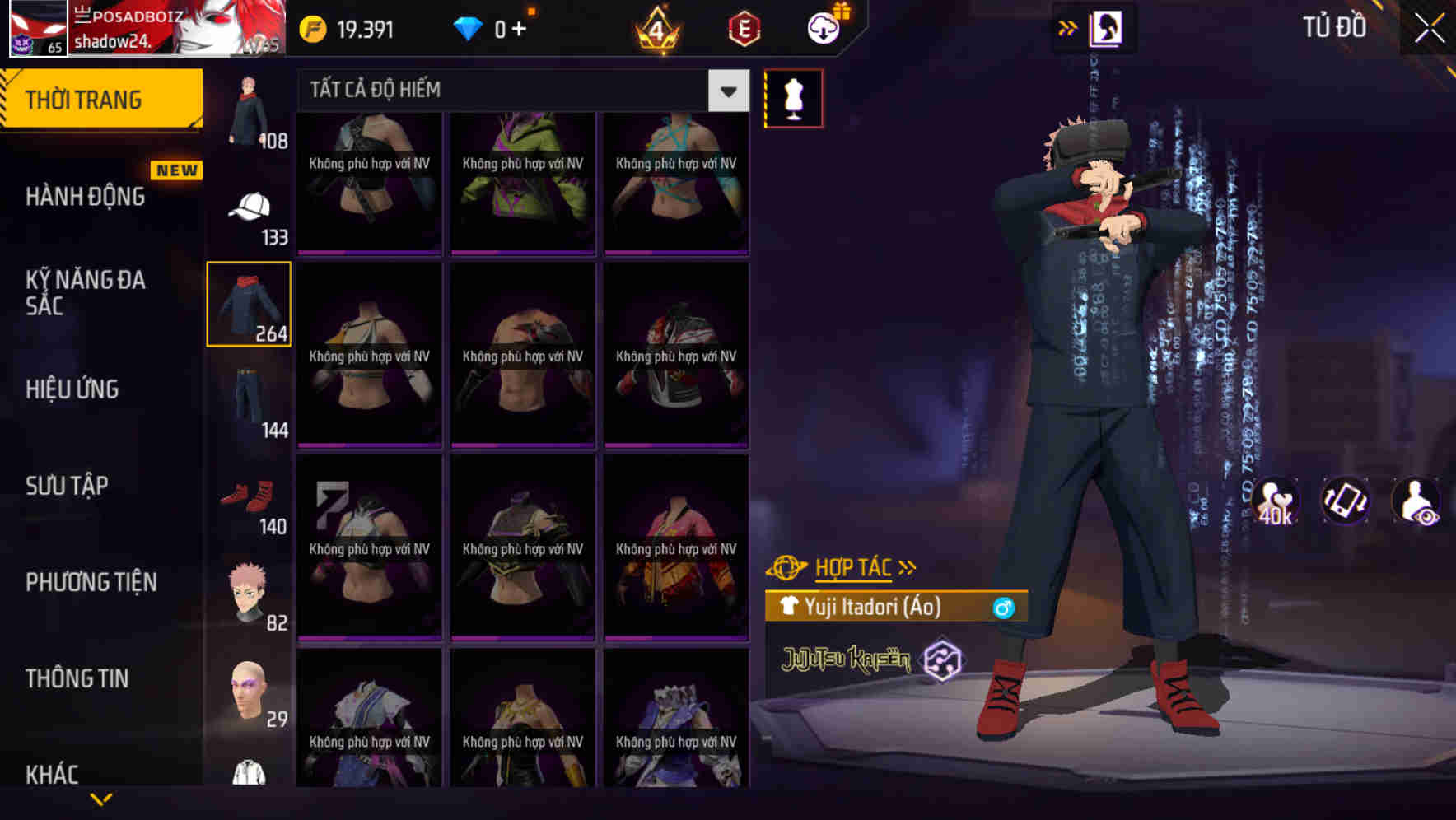Collapse sidebar using bottom chevron arrow
The image size is (1456, 820).
[101, 800]
